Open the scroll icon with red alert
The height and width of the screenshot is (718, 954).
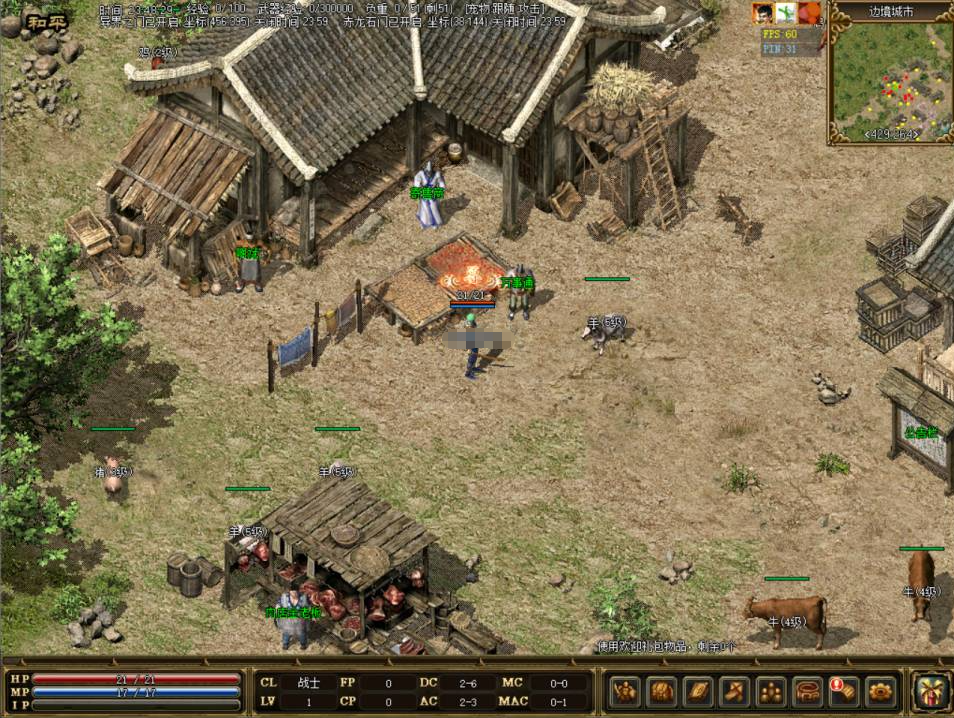pos(843,691)
